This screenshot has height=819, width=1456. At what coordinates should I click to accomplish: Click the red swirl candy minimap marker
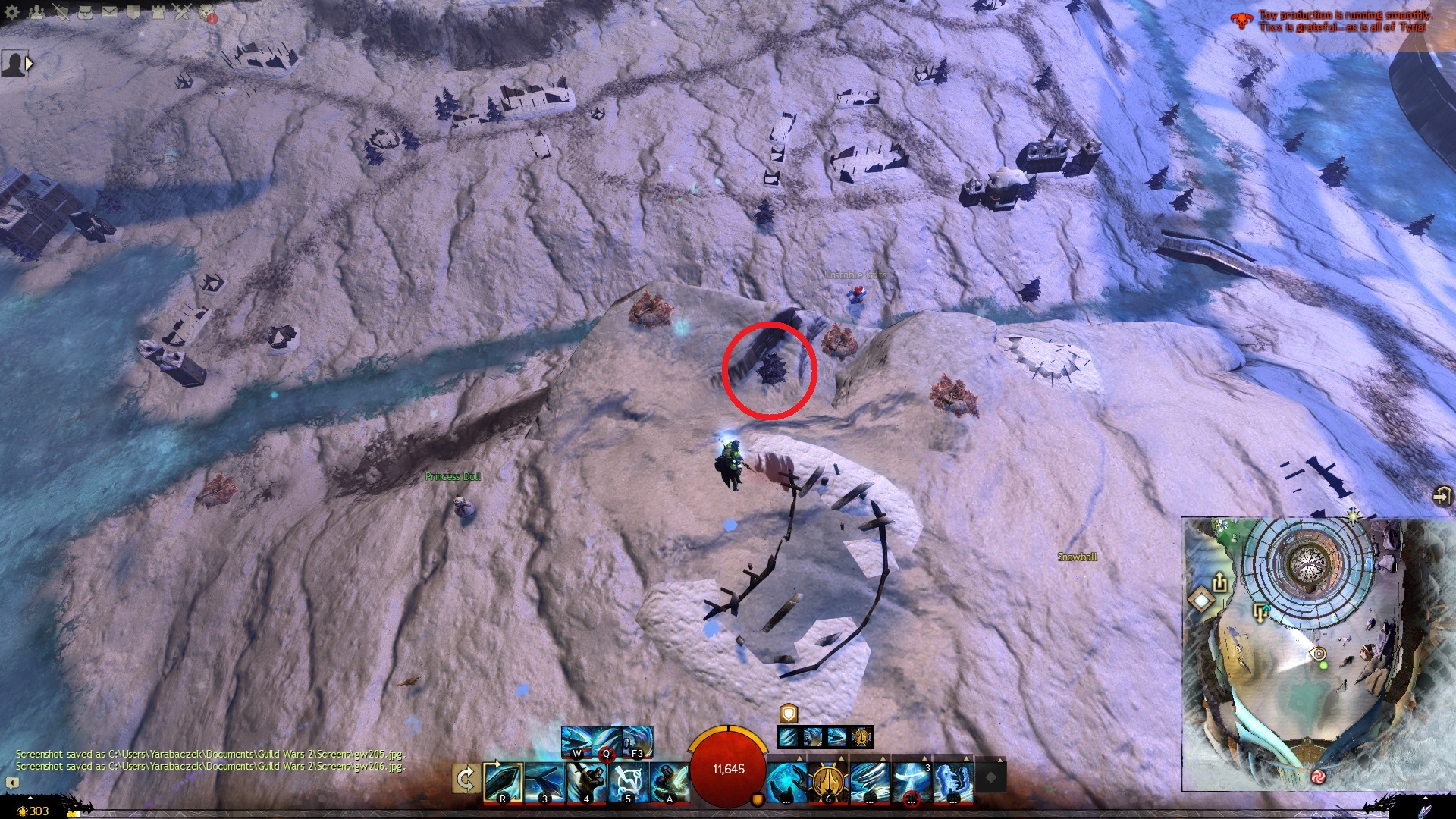[x=1318, y=777]
